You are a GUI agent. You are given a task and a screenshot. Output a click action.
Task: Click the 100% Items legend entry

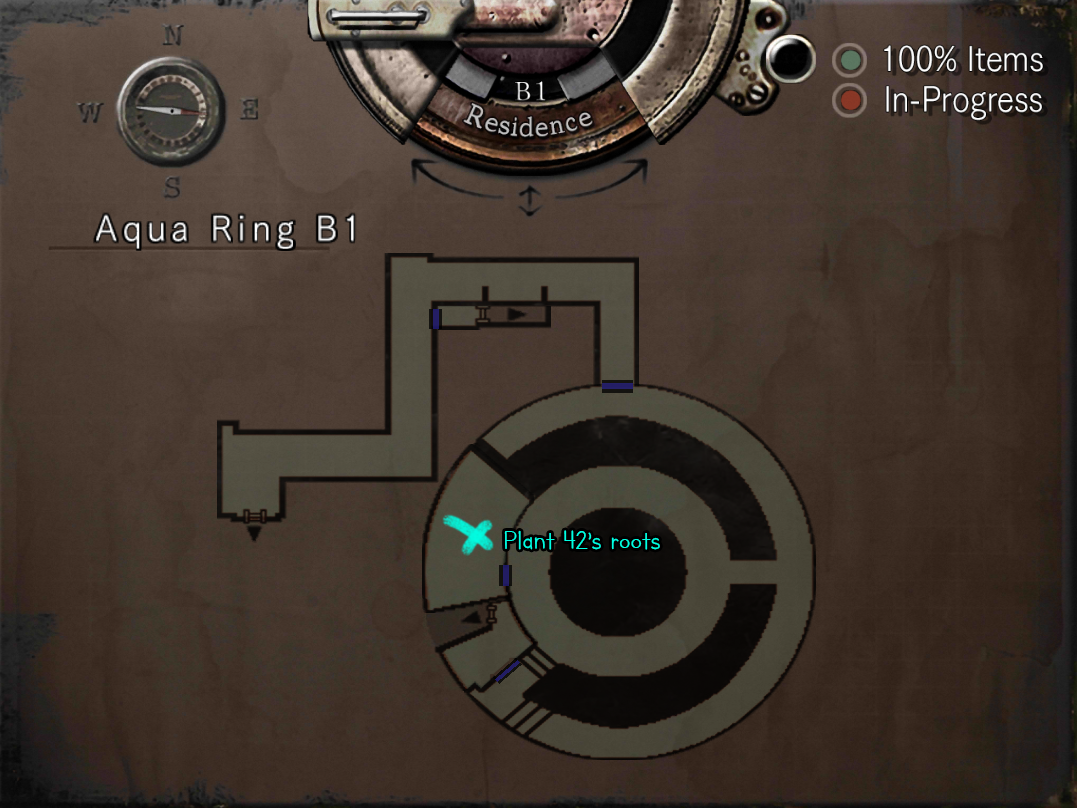tap(940, 61)
